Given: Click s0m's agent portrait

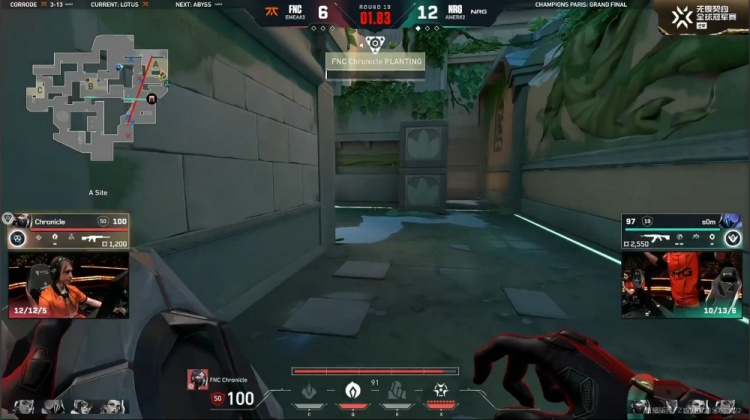Looking at the screenshot, I should click(x=734, y=221).
